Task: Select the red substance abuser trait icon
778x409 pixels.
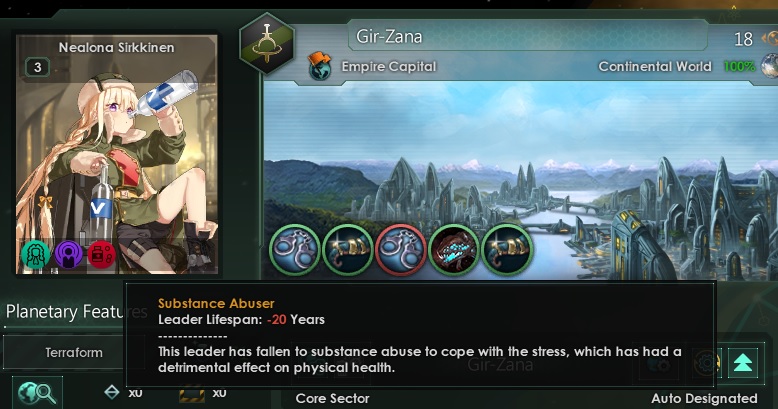Action: point(101,255)
